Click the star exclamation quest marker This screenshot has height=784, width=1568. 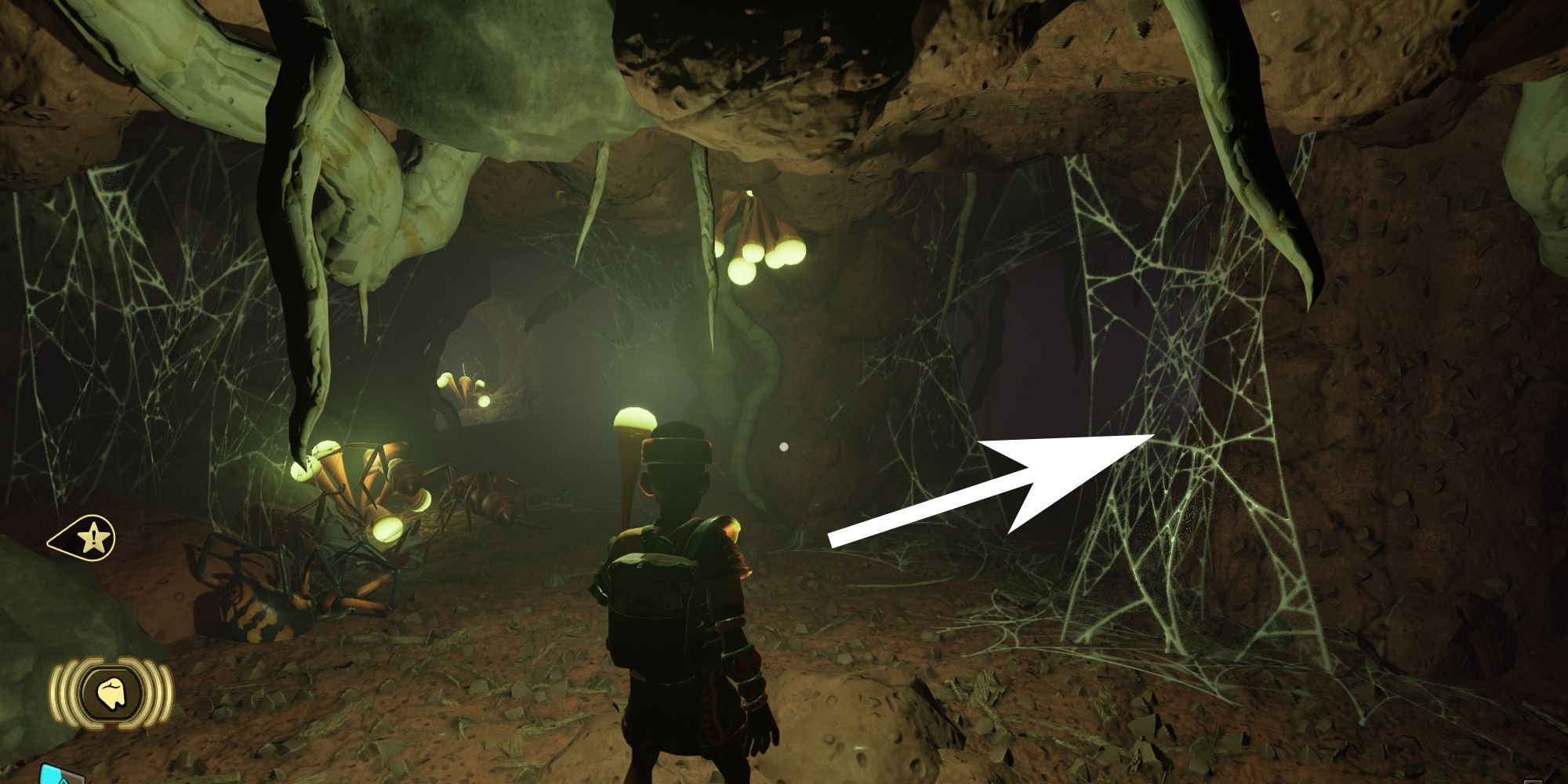[93, 539]
